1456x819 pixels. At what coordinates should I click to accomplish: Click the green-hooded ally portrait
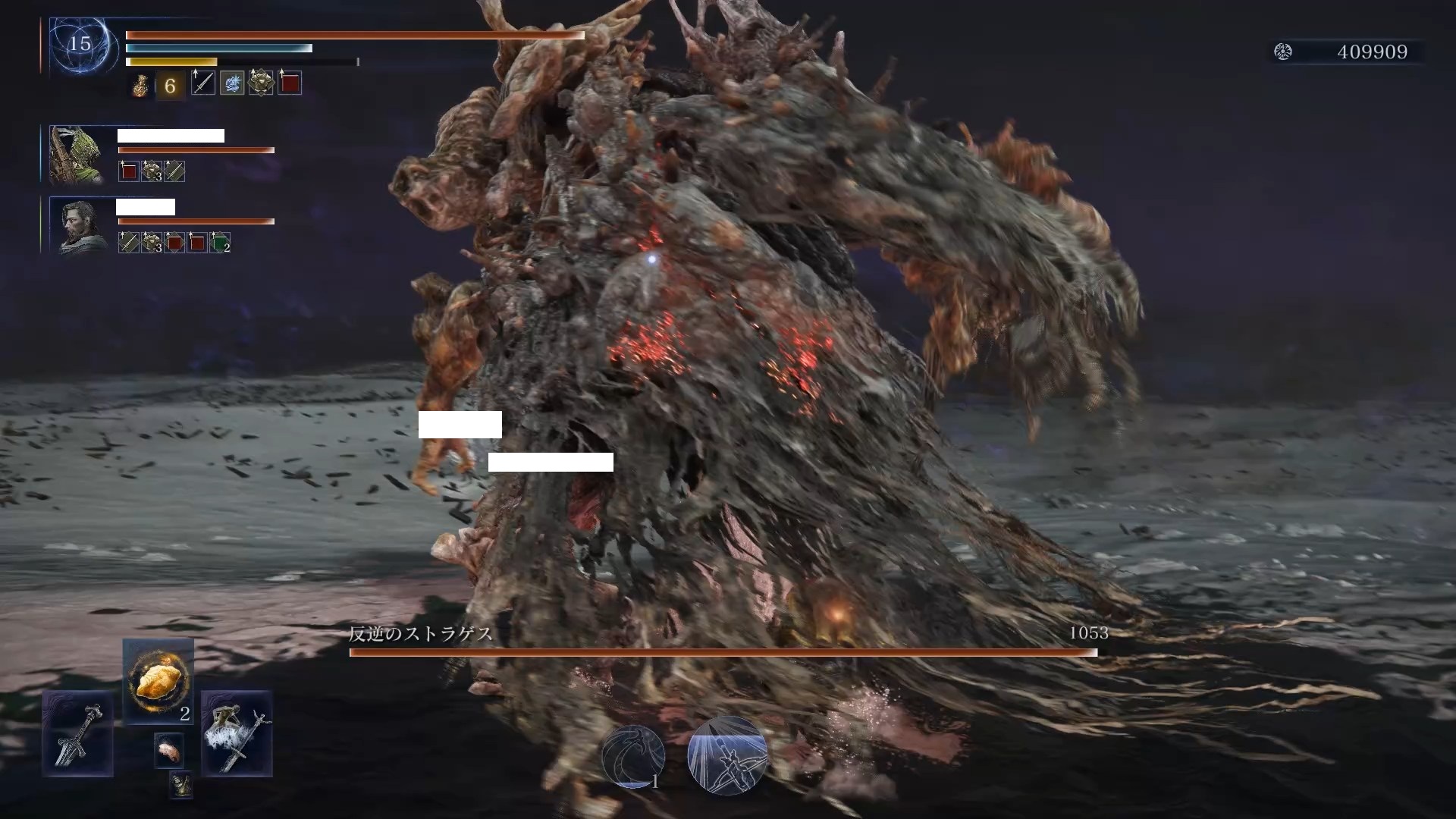(77, 155)
